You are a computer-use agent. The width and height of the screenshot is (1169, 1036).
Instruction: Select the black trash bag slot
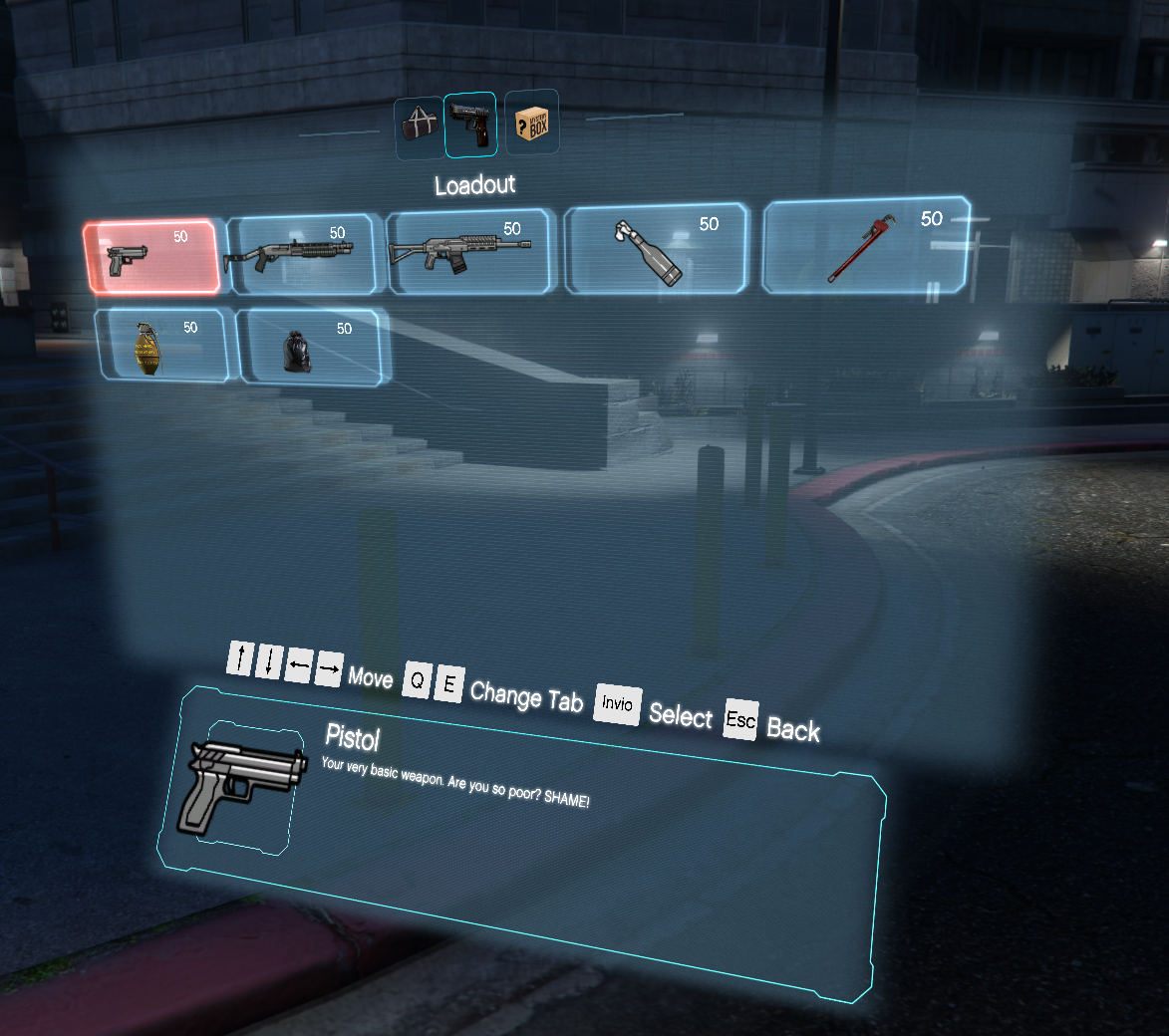click(312, 346)
